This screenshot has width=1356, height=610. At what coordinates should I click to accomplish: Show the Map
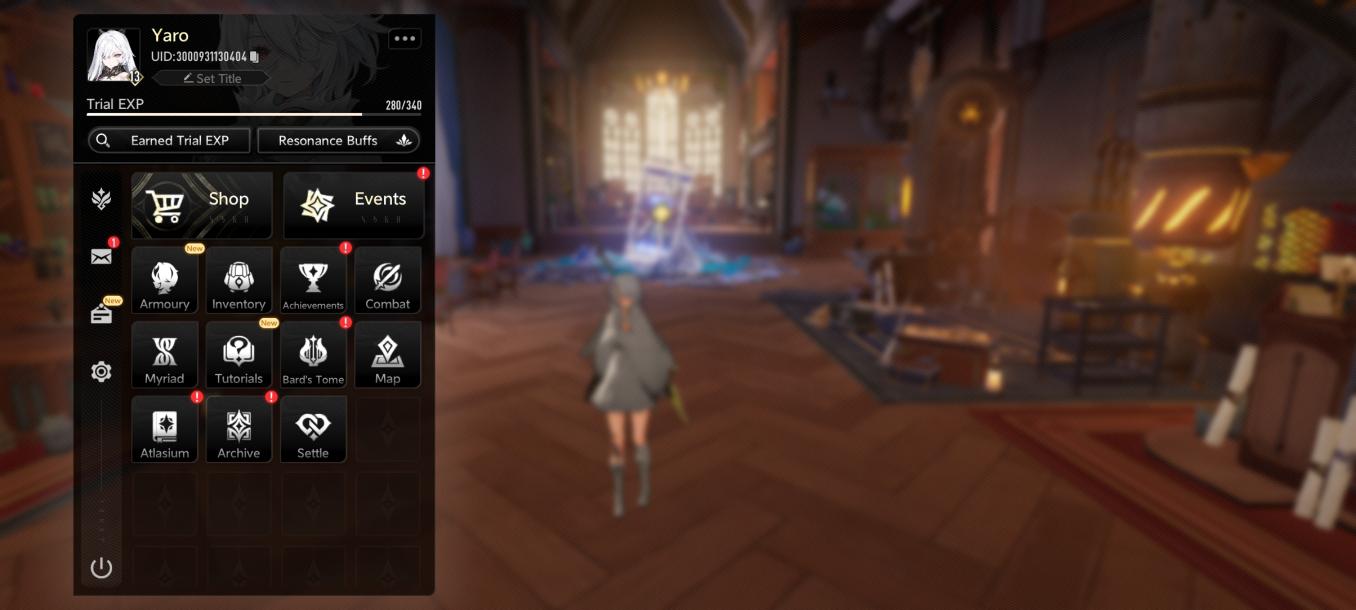tap(387, 355)
